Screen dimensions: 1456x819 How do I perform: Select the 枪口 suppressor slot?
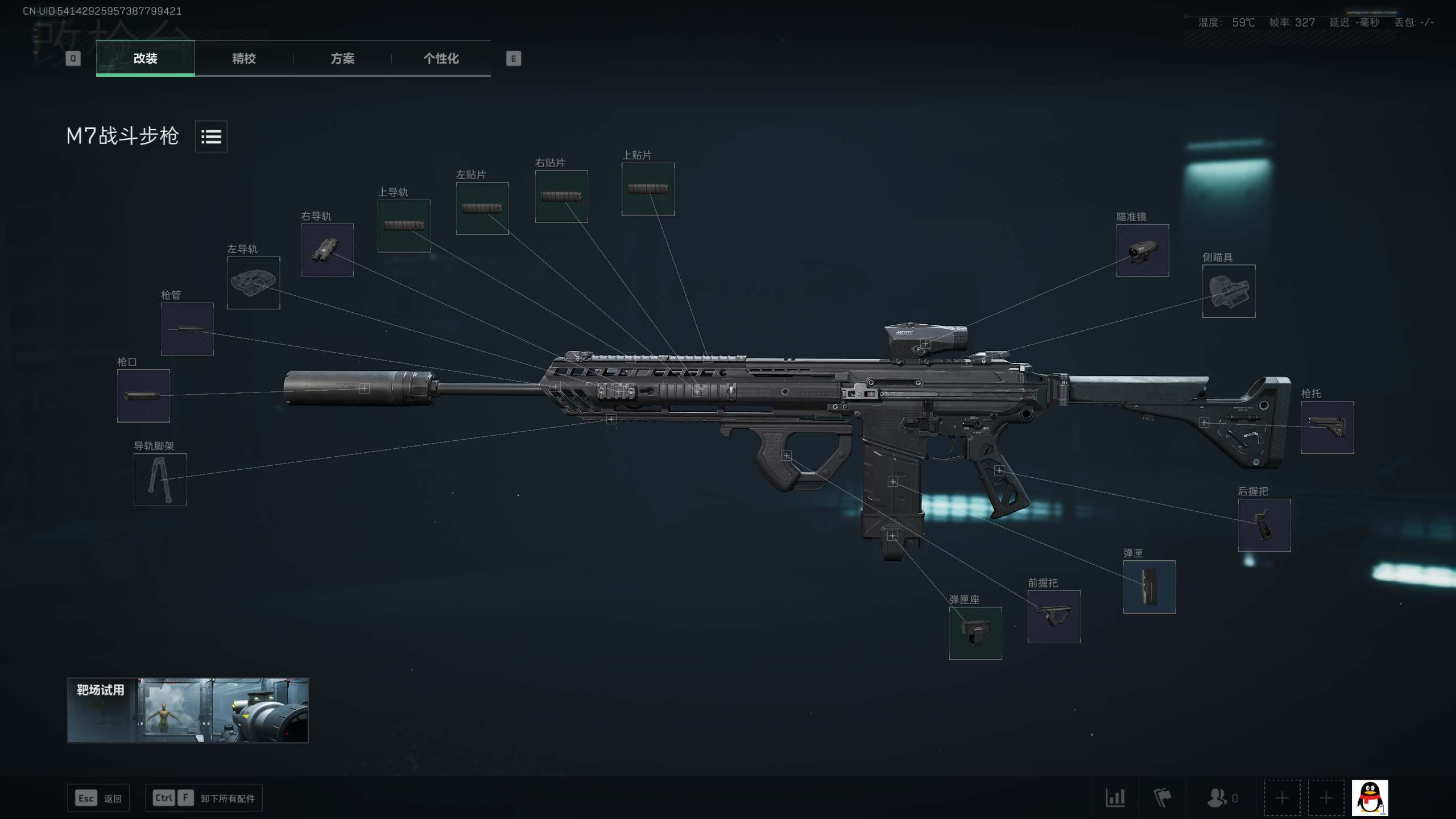[143, 396]
